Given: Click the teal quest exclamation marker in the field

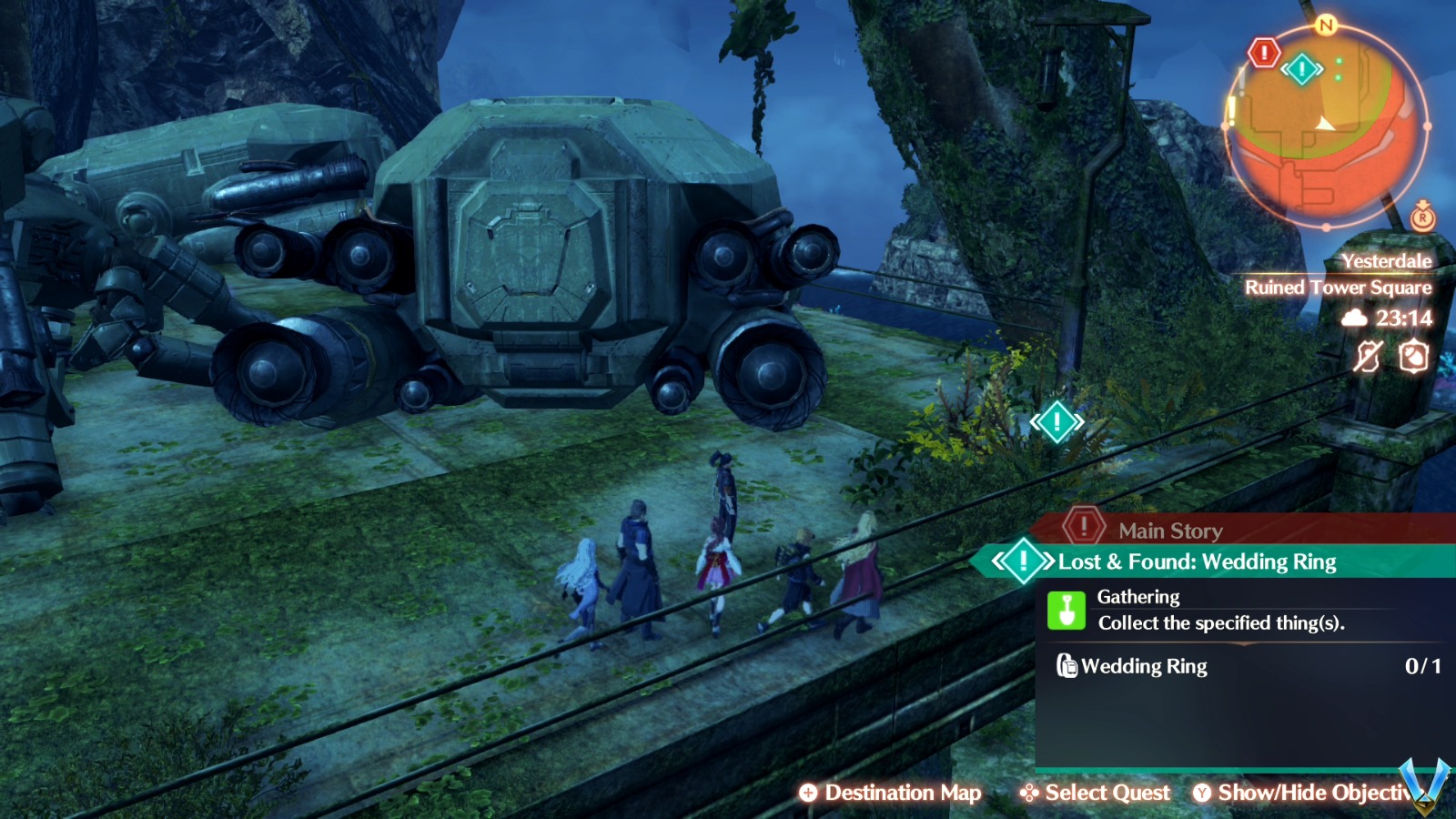Looking at the screenshot, I should tap(1056, 420).
